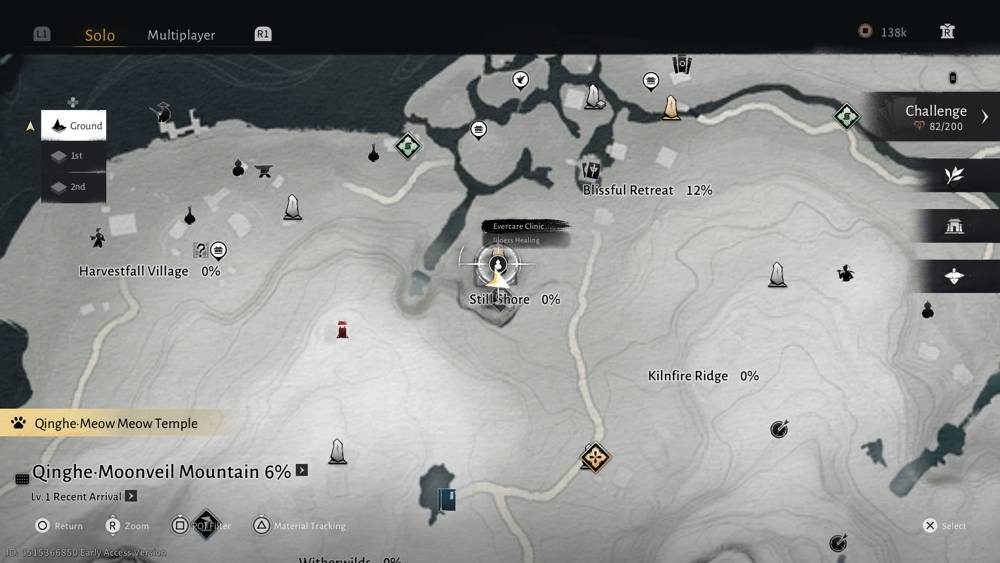
Task: Select the 1st floor layer
Action: coord(74,156)
